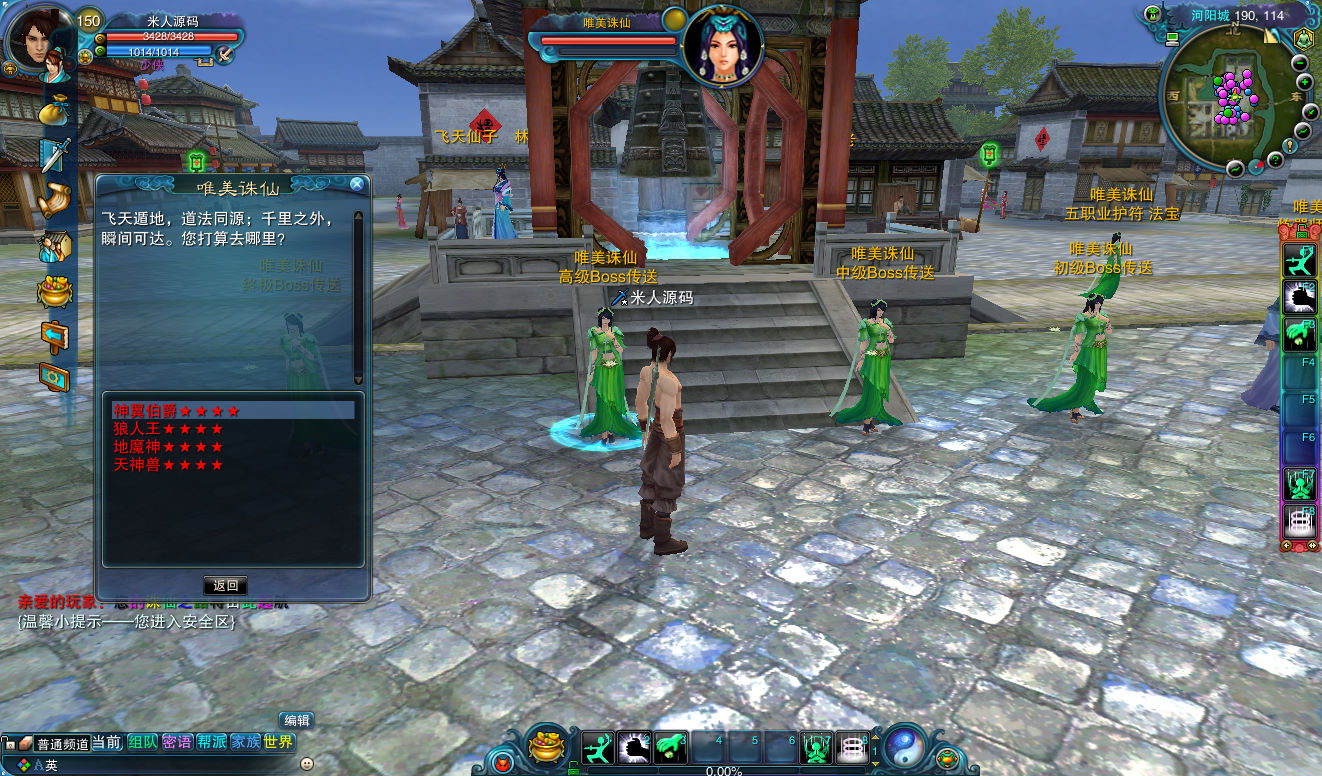
Task: Pick 地魔神 from the boss list
Action: click(x=167, y=447)
